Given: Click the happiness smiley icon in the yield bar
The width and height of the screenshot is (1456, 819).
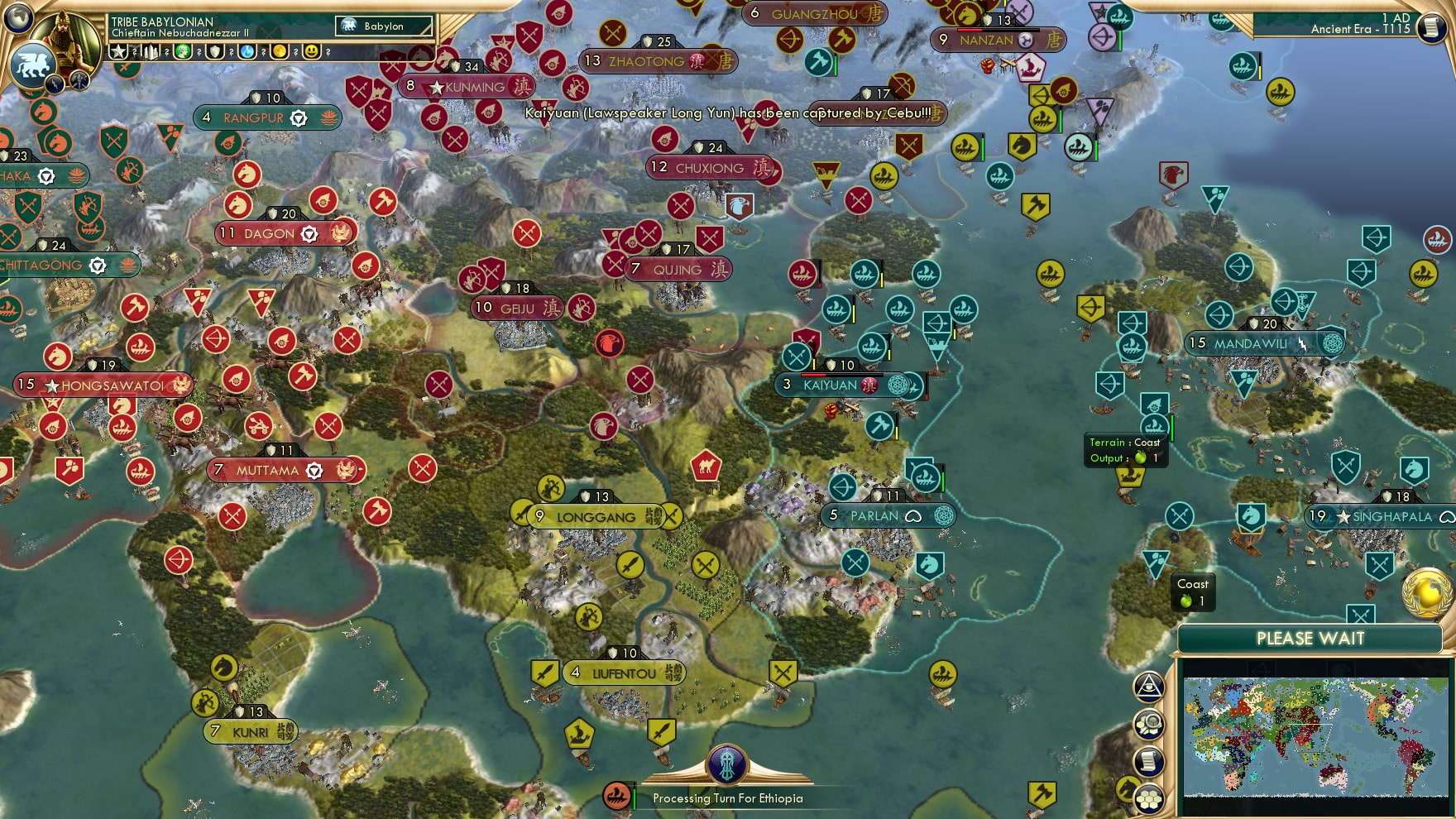Looking at the screenshot, I should [313, 51].
